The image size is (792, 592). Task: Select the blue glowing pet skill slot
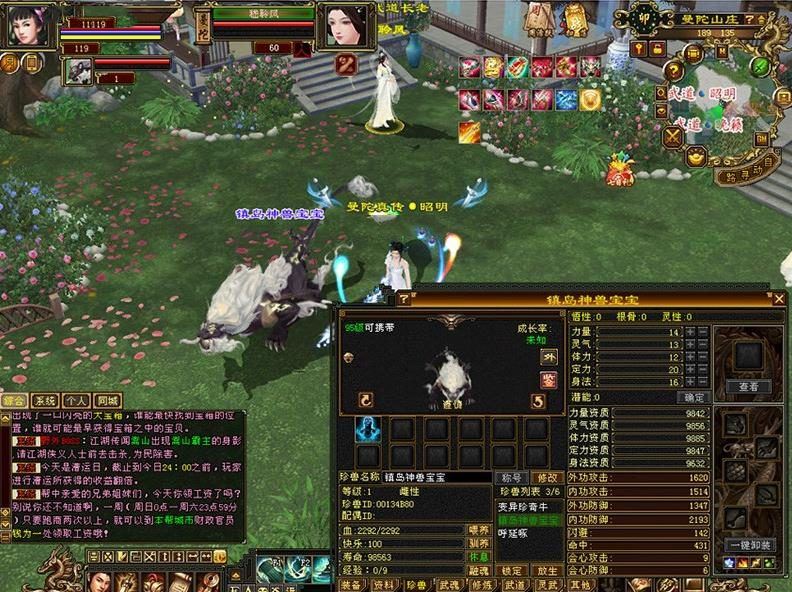367,429
